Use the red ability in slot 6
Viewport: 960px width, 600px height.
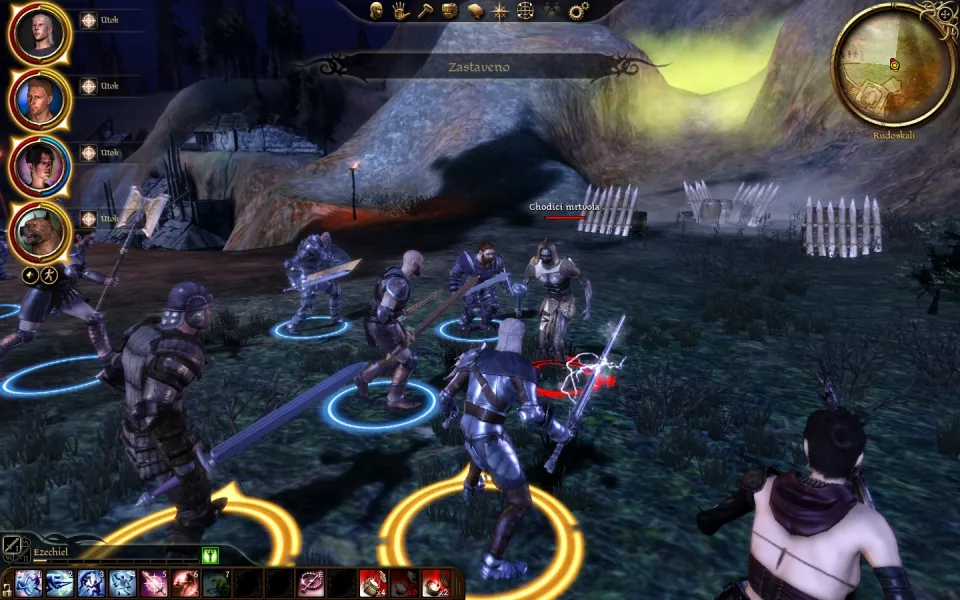[x=185, y=584]
